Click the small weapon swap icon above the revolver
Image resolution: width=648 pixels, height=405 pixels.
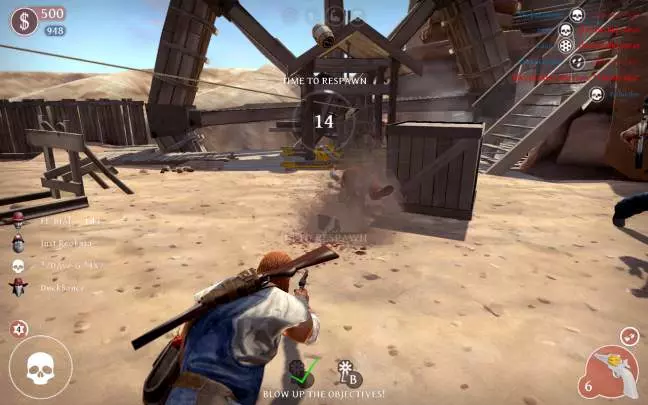click(x=628, y=336)
